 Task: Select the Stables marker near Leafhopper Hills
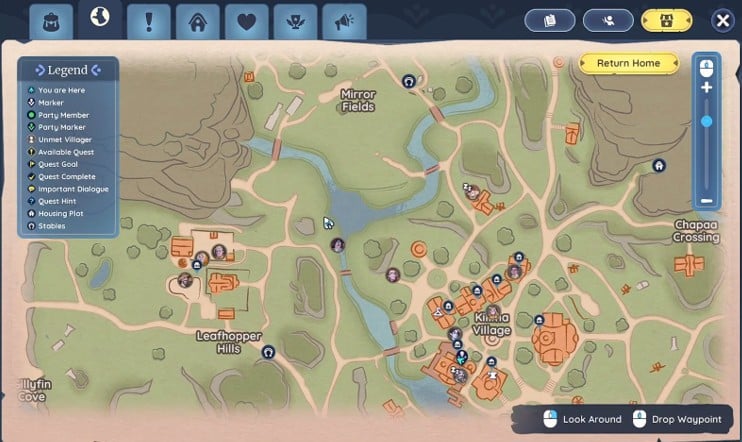[x=268, y=352]
